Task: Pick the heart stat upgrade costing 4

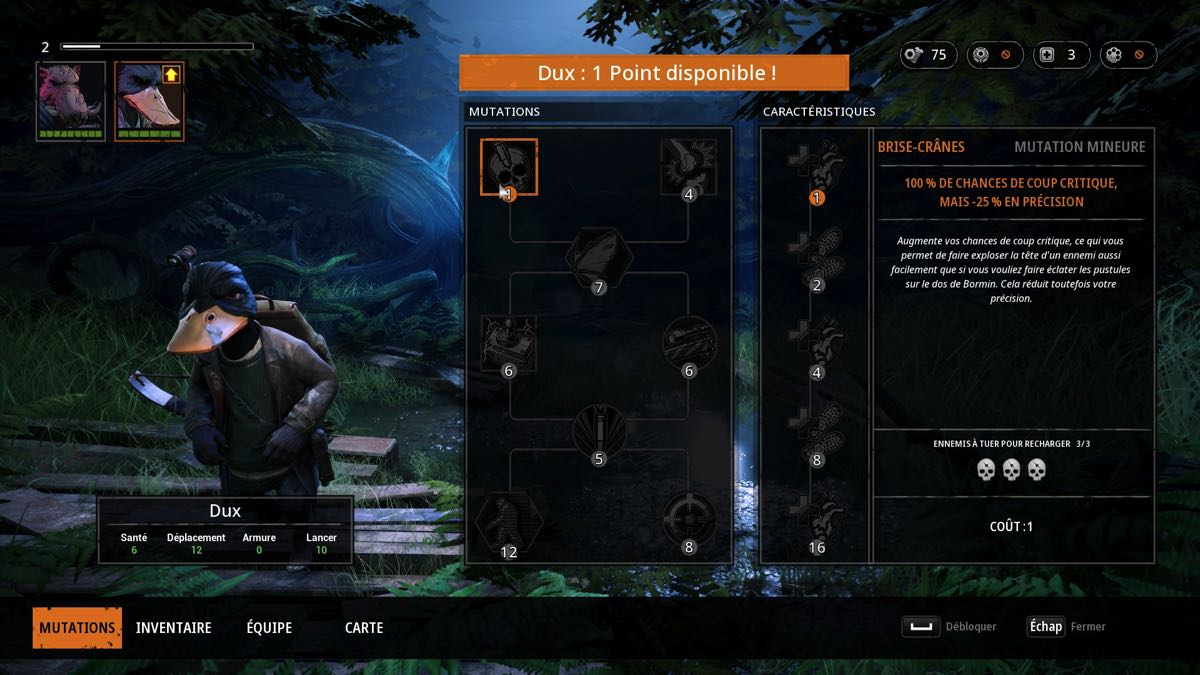Action: (817, 344)
